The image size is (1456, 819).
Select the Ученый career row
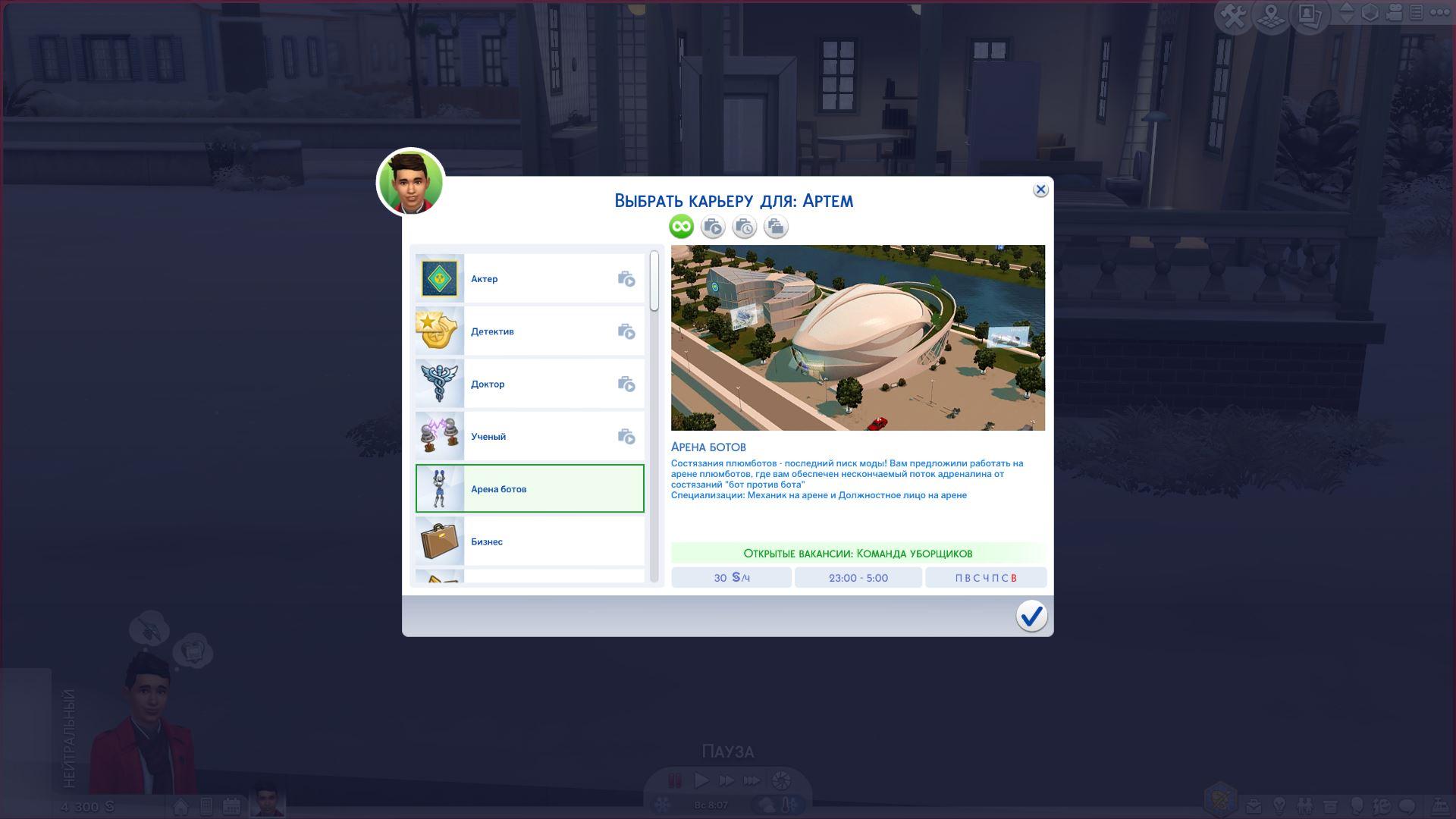click(x=529, y=437)
